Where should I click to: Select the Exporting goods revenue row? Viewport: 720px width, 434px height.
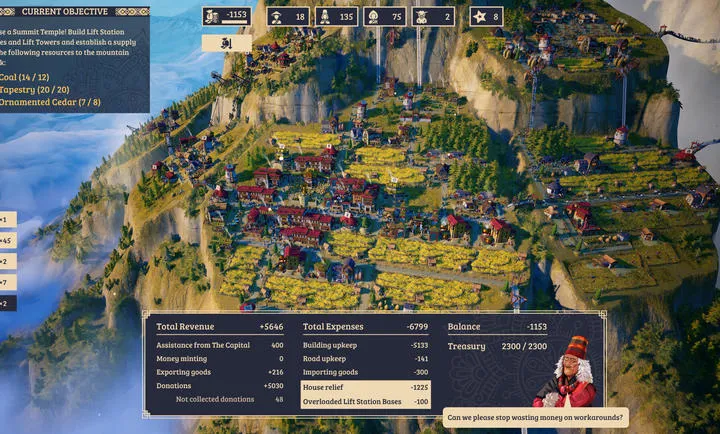[220, 372]
